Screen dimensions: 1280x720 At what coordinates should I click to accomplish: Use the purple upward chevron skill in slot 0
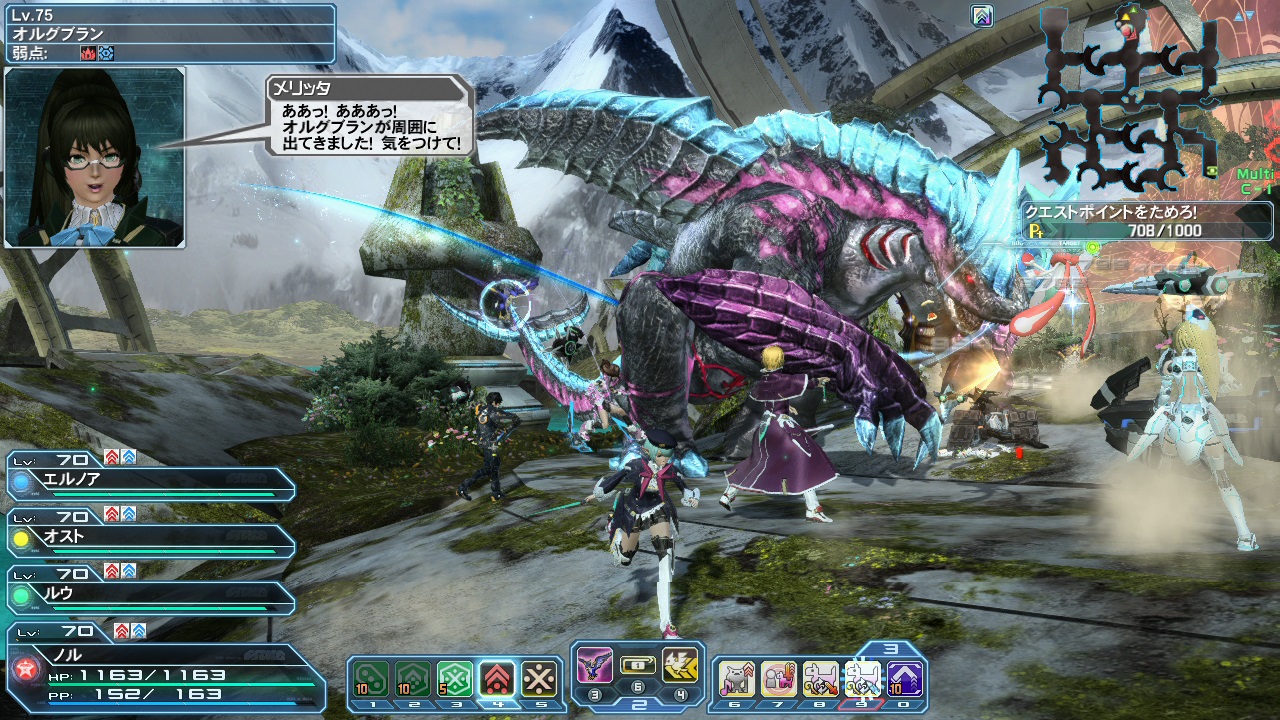905,679
